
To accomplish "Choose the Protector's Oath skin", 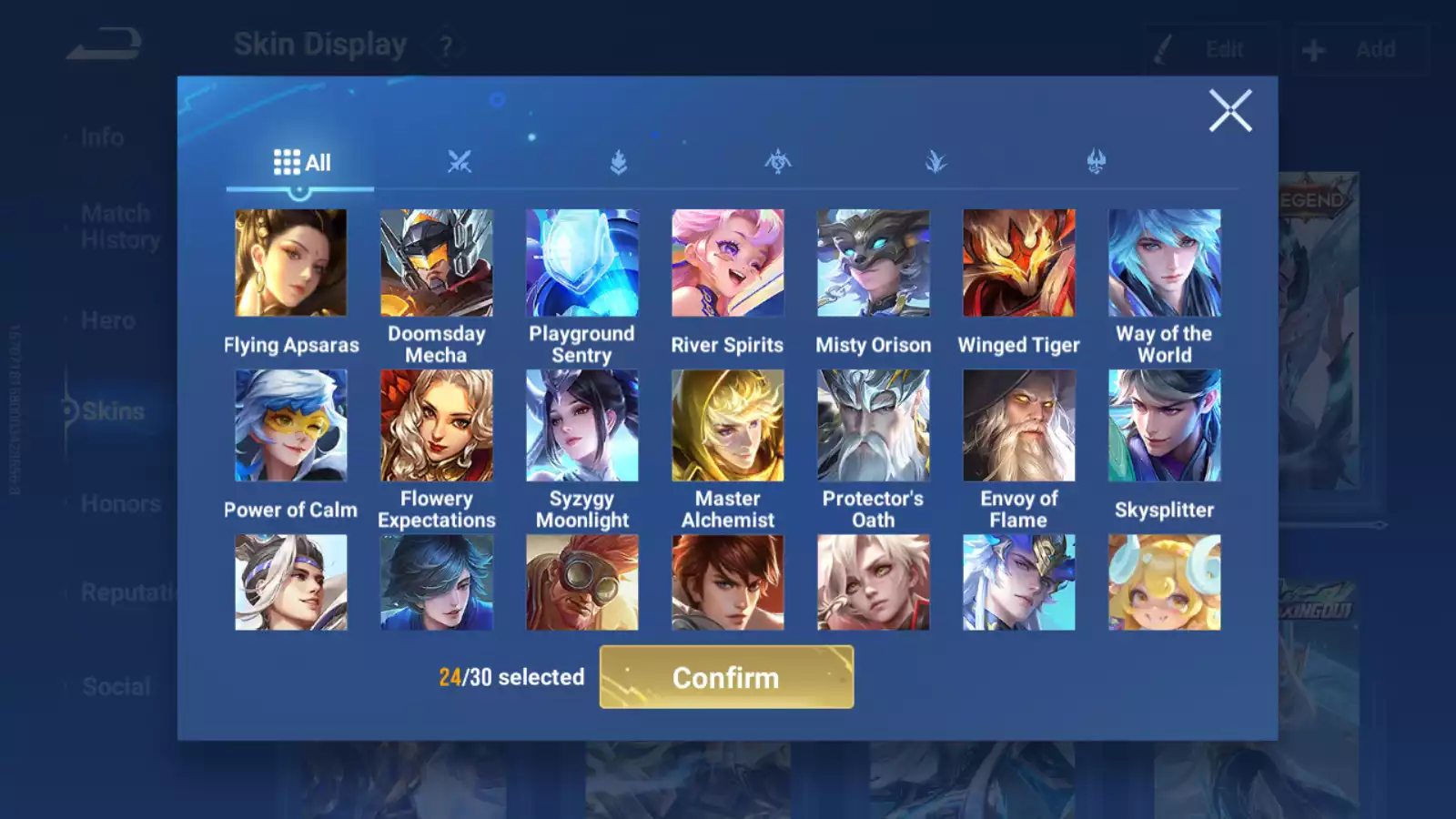I will (874, 425).
